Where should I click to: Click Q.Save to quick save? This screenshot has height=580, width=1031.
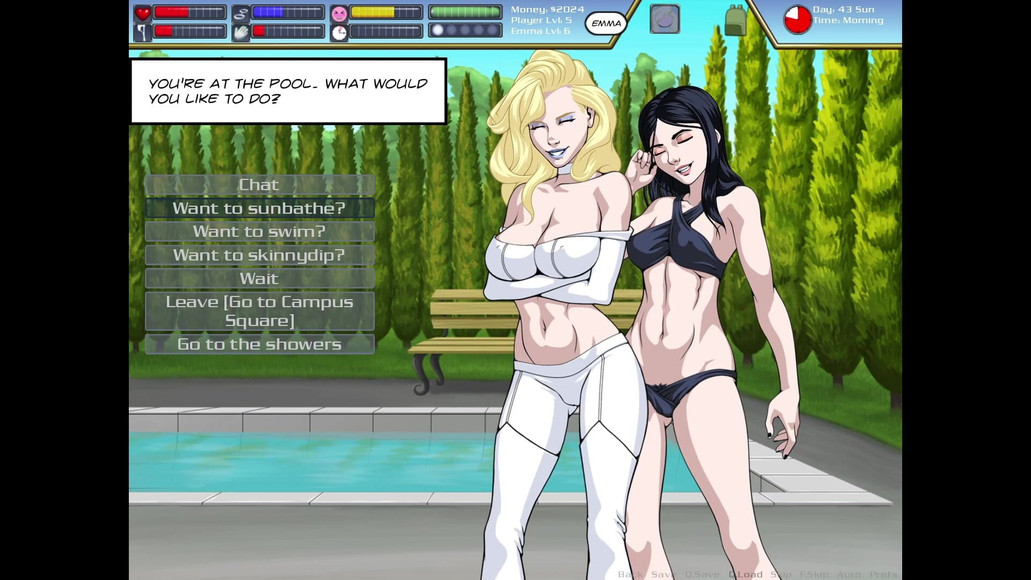click(x=701, y=574)
